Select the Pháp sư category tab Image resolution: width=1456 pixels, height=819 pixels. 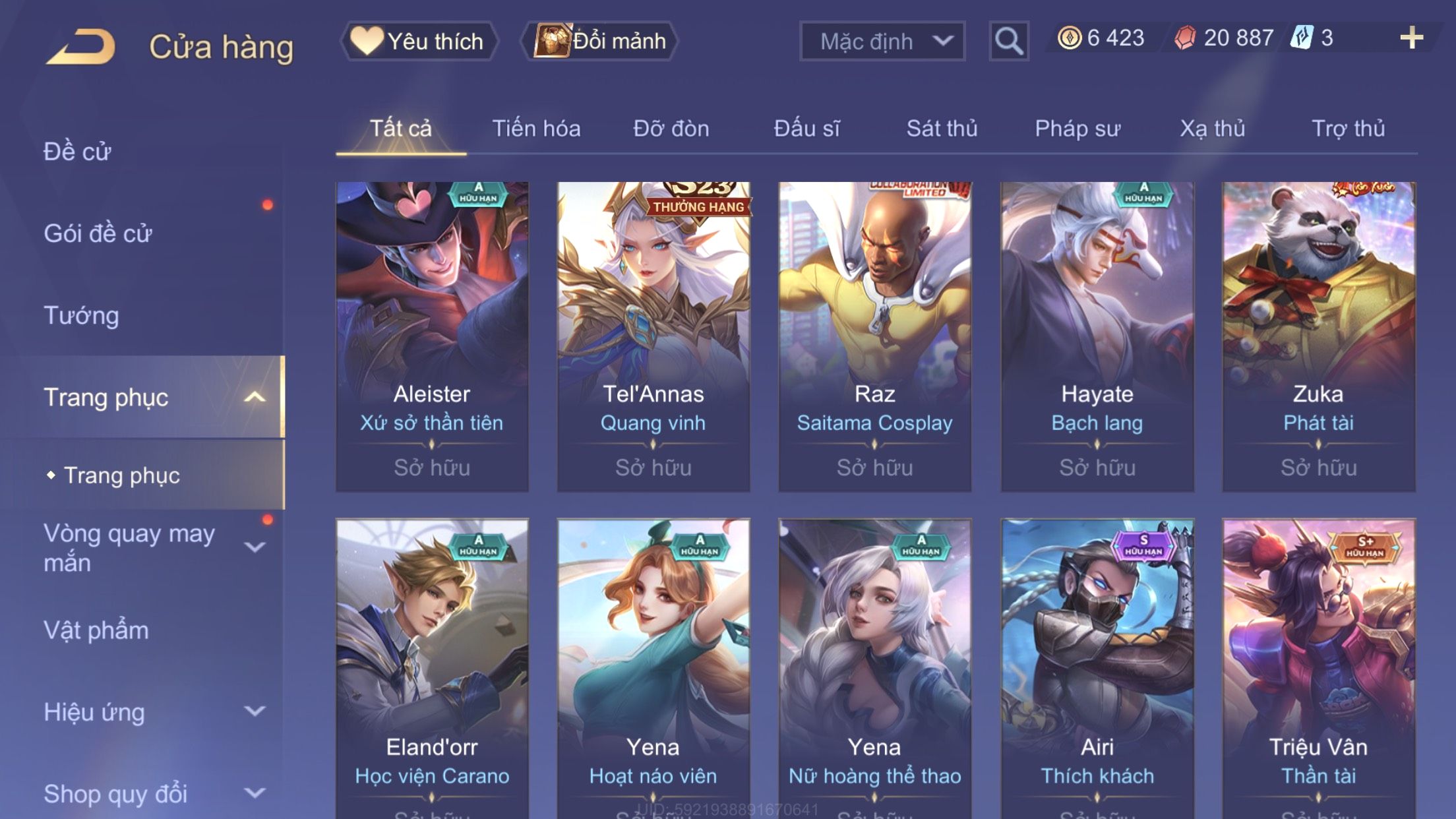click(1077, 129)
